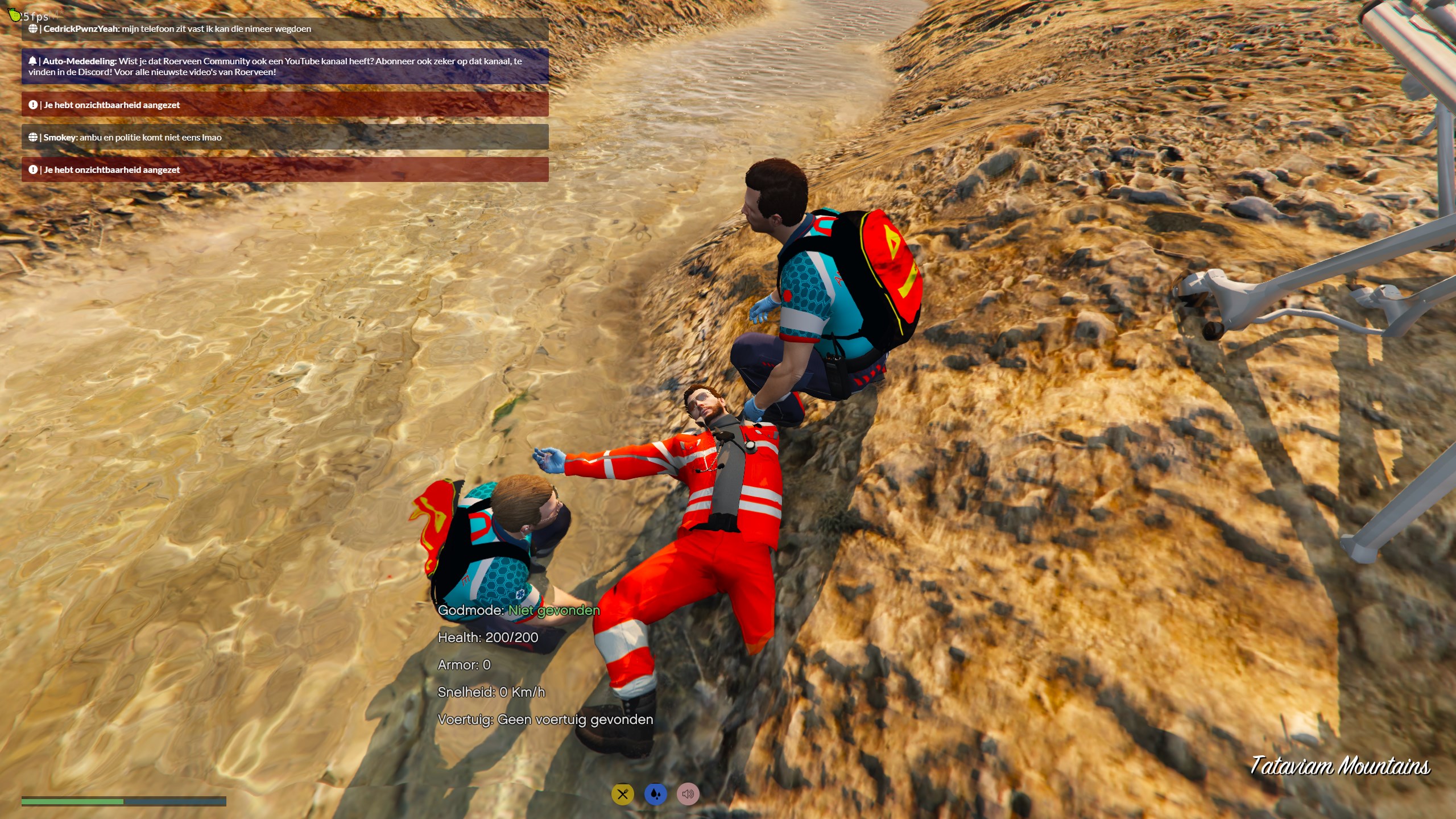1456x819 pixels.
Task: Select the blue thirst water-drops icon
Action: click(655, 794)
